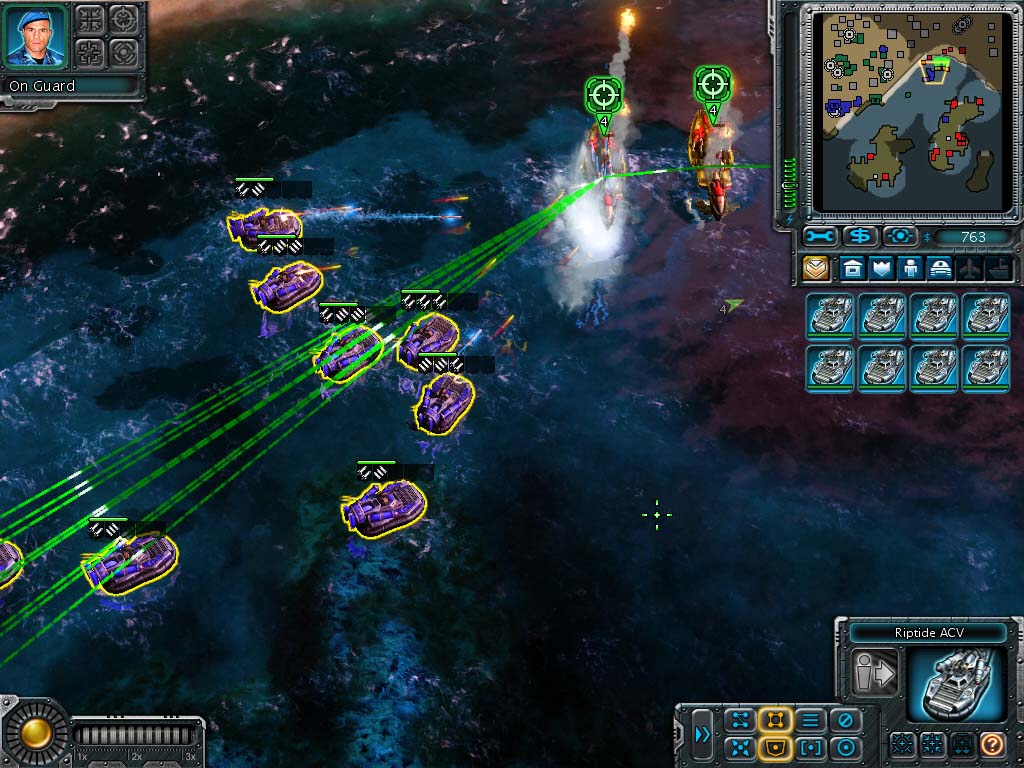Switch to the structures production tab
The height and width of the screenshot is (768, 1024).
(x=851, y=268)
